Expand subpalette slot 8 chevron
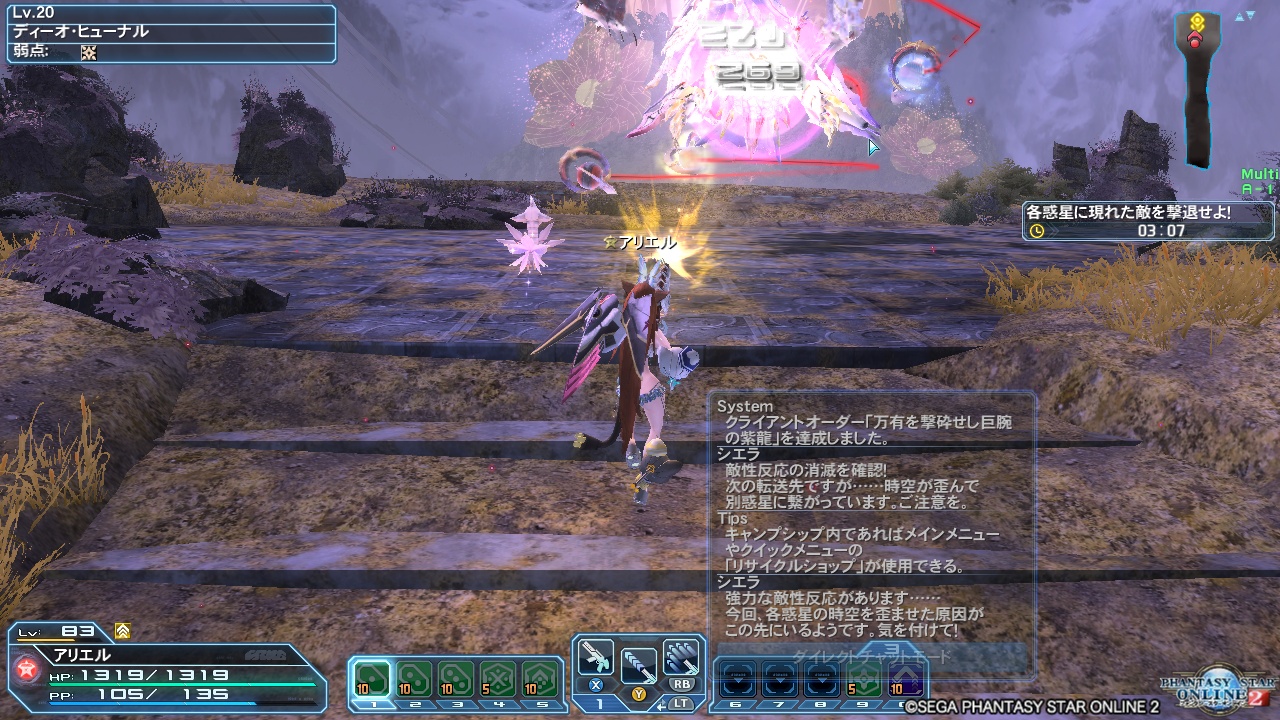This screenshot has width=1280, height=720. coord(820,680)
